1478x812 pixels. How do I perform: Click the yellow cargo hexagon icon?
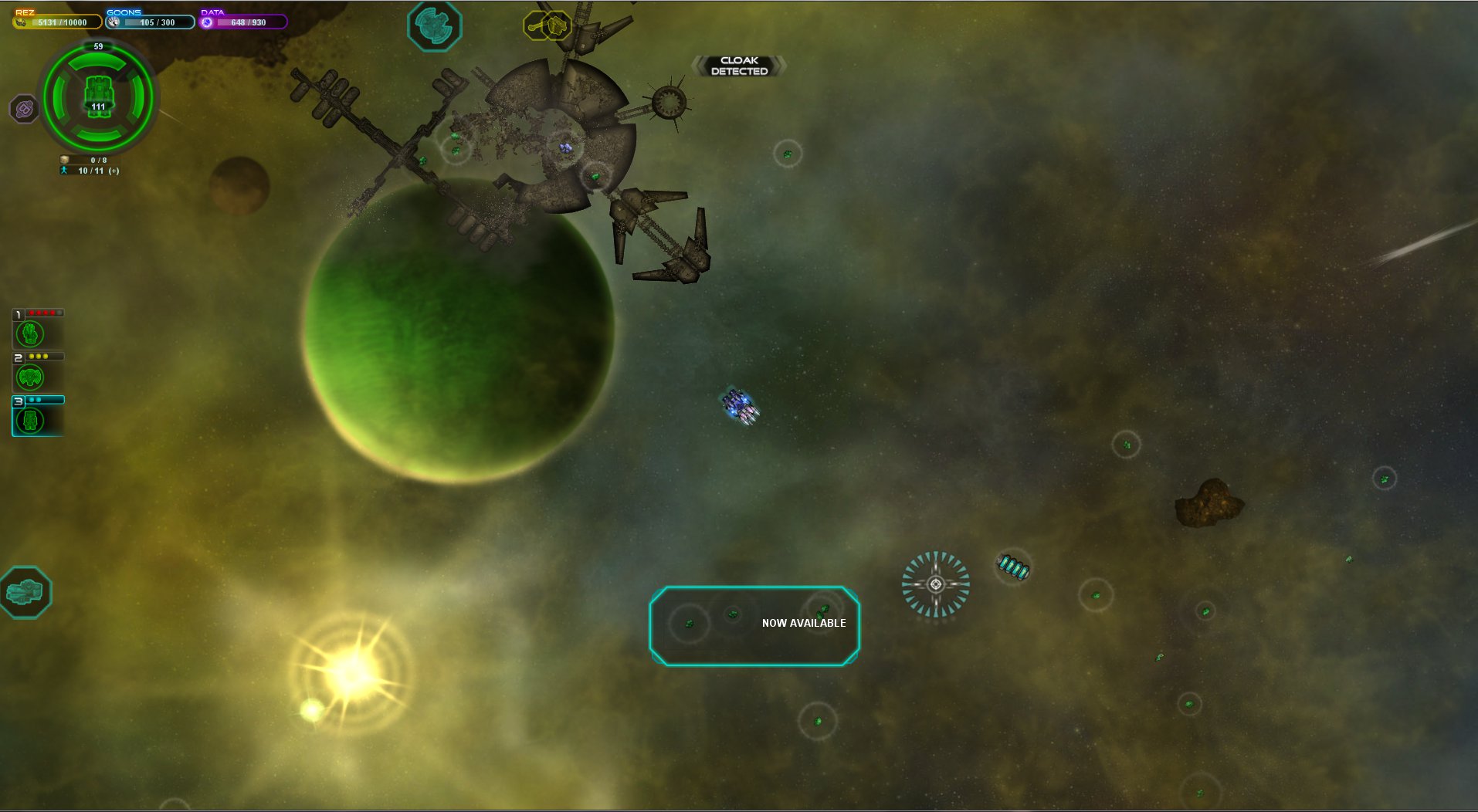point(558,26)
